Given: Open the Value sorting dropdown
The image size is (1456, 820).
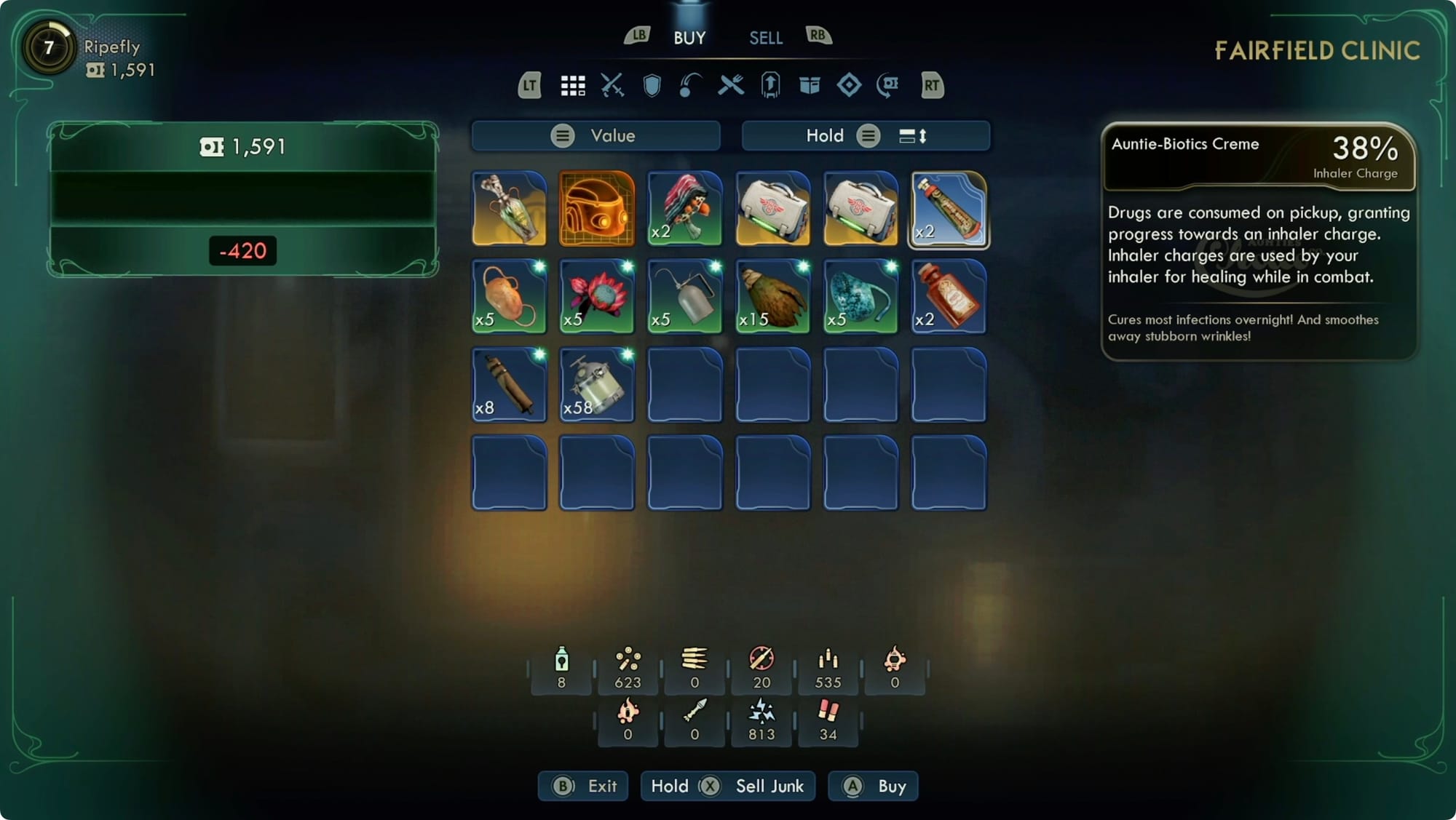Looking at the screenshot, I should 595,135.
